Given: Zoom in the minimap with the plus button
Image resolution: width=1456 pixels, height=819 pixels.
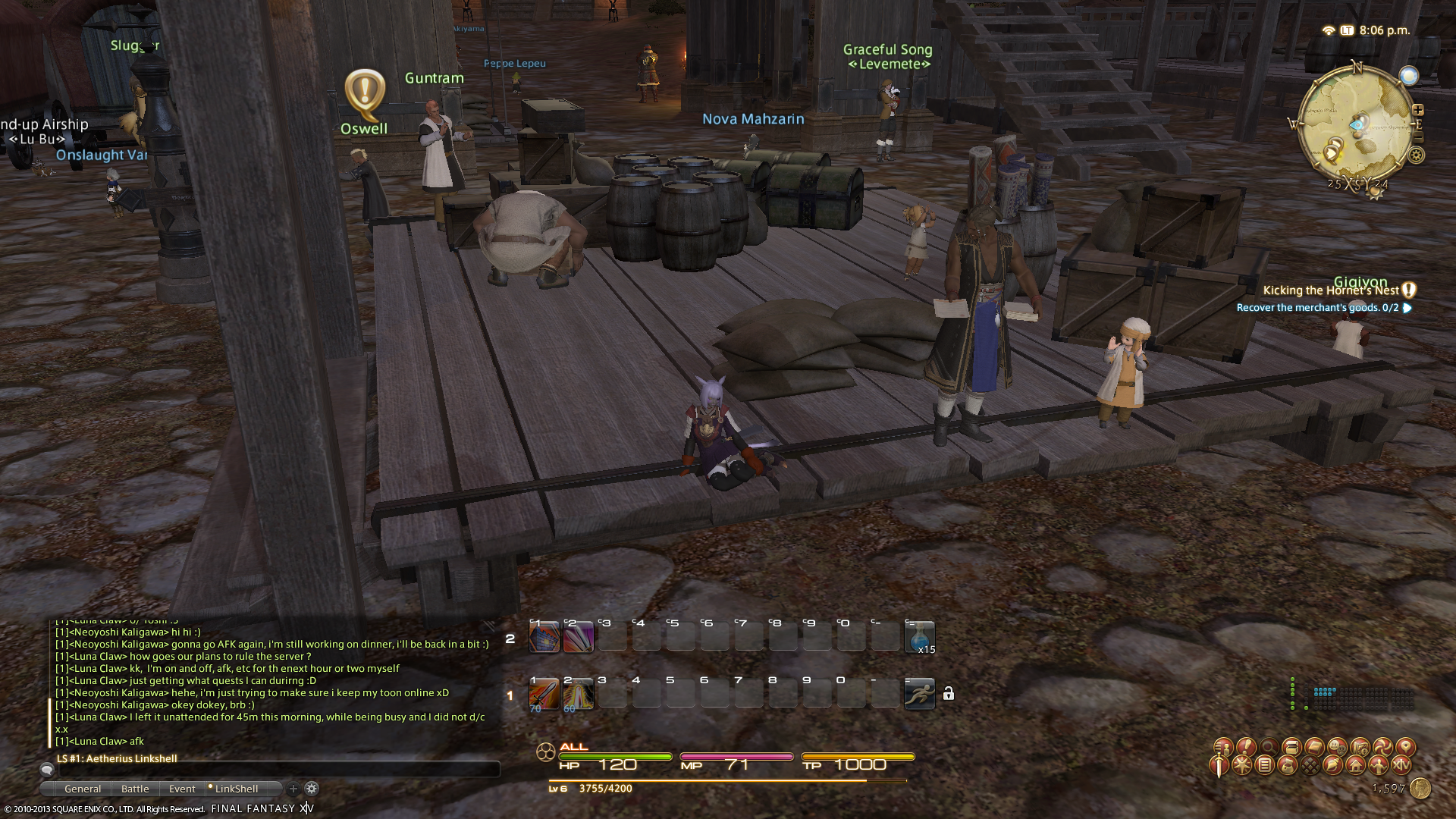Looking at the screenshot, I should coord(1418,110).
